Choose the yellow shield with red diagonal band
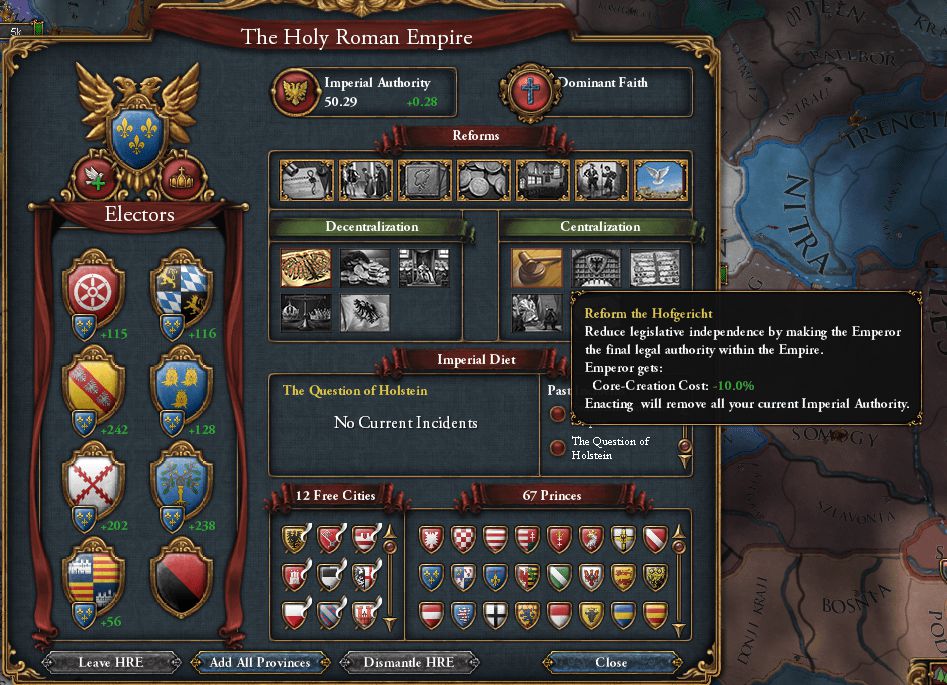Image resolution: width=947 pixels, height=685 pixels. click(x=93, y=384)
